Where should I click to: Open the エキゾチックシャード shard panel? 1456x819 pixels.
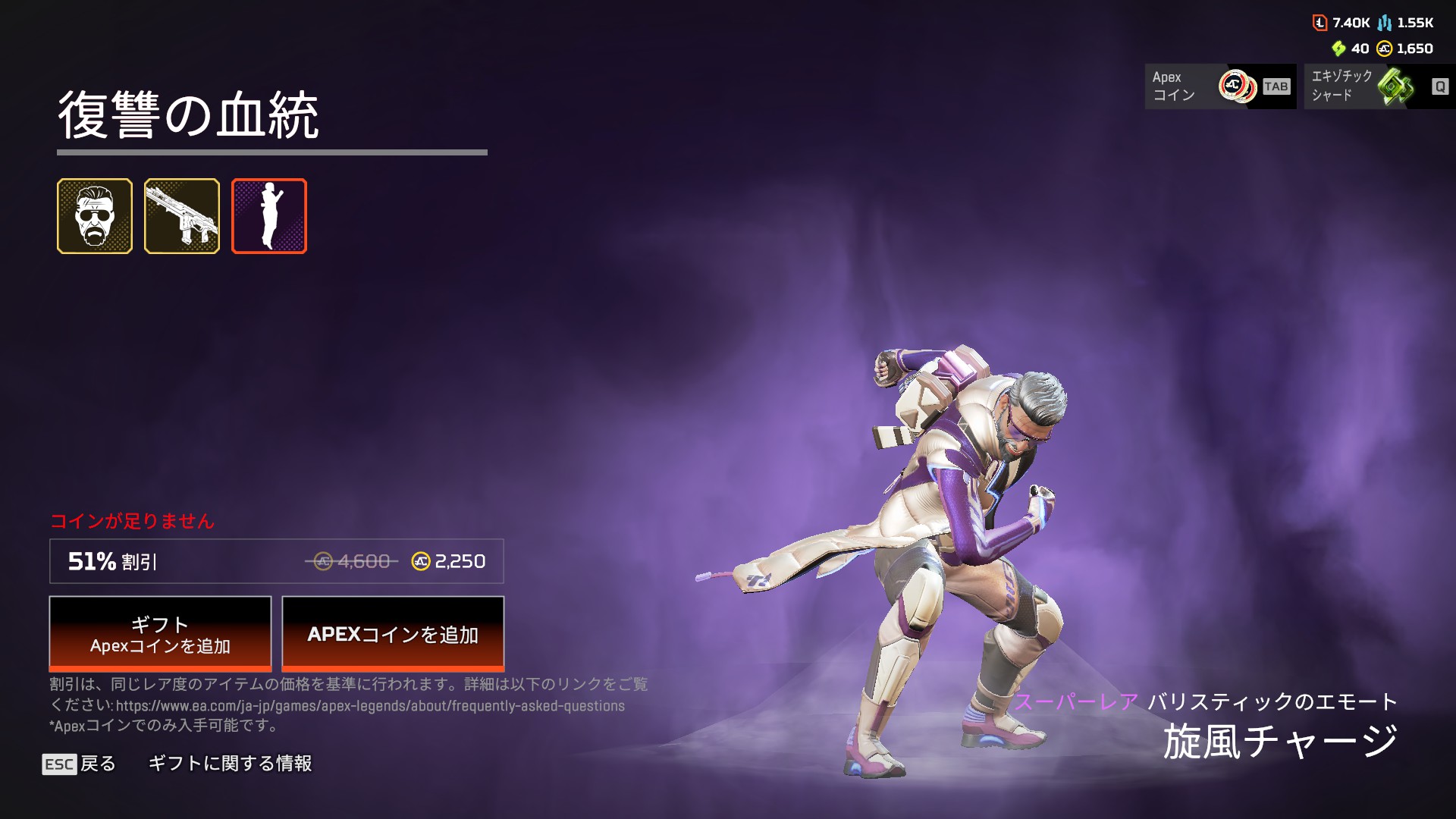(x=1379, y=86)
